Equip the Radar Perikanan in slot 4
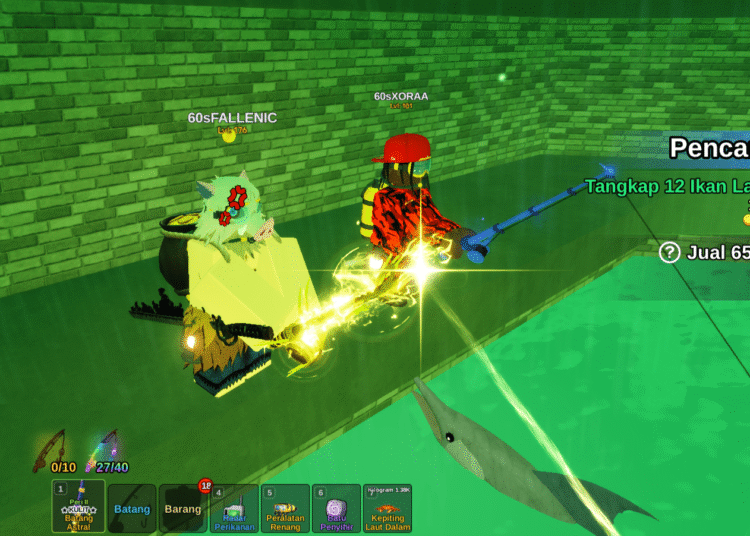The height and width of the screenshot is (536, 750). pos(234,508)
